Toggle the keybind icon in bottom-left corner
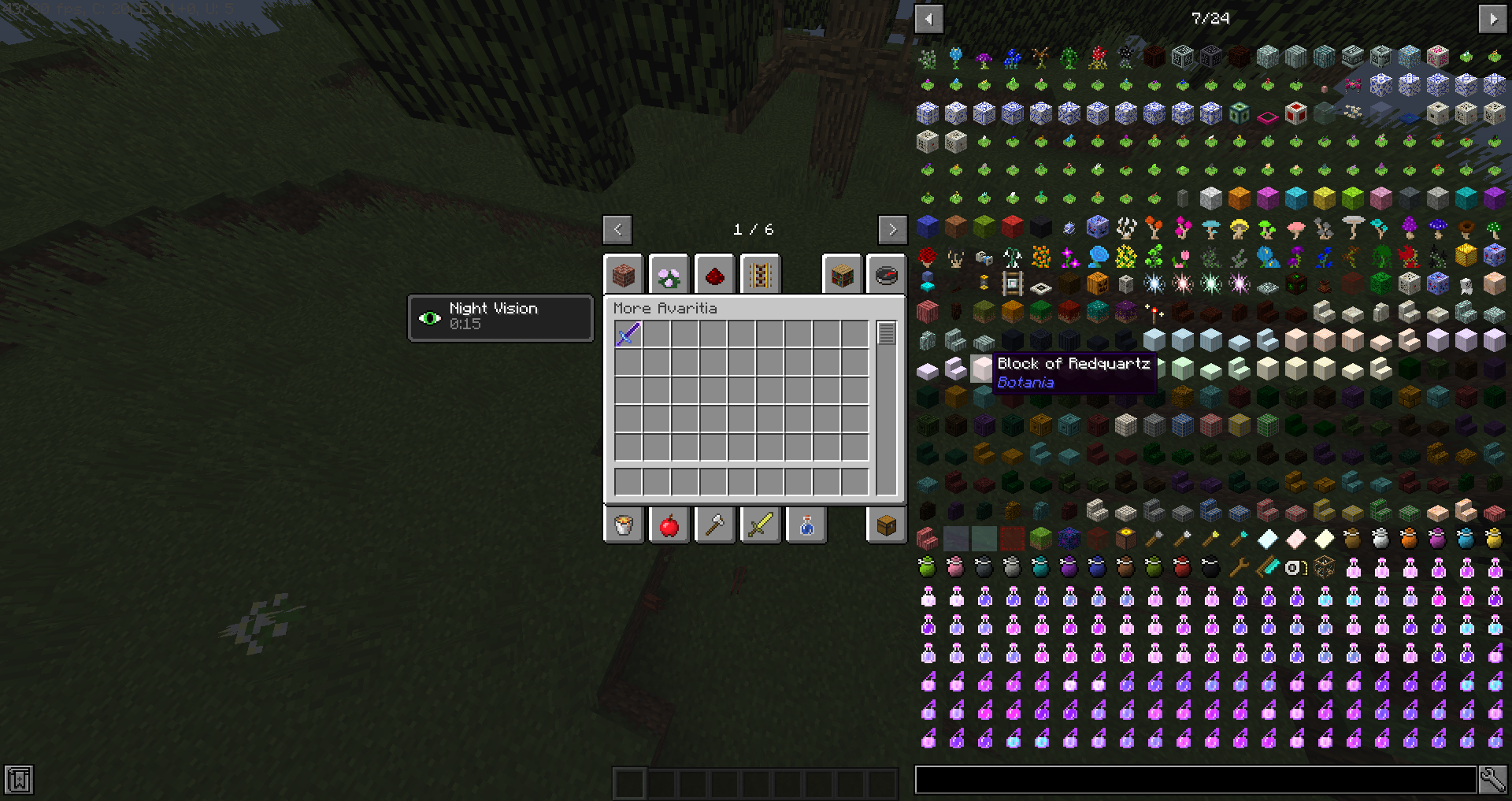 [x=17, y=779]
